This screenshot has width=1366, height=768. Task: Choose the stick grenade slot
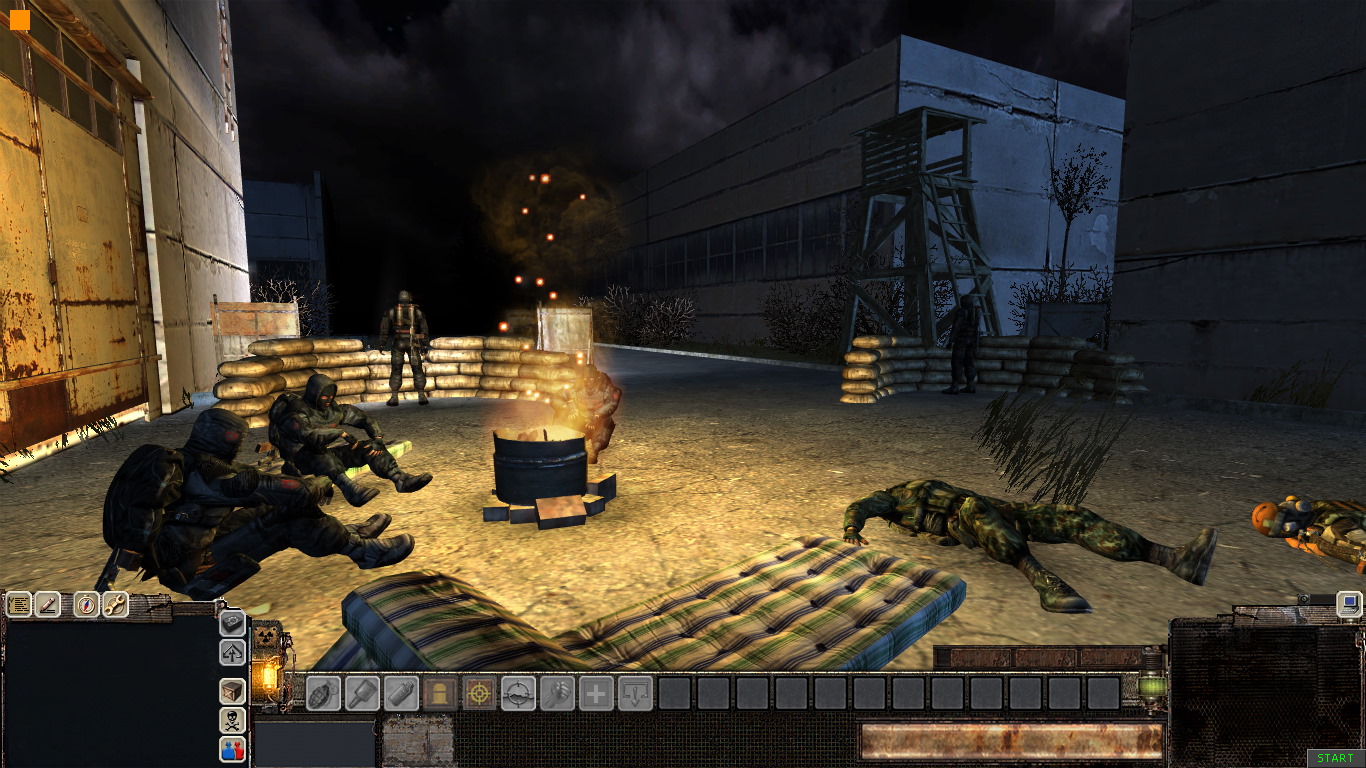coord(362,693)
